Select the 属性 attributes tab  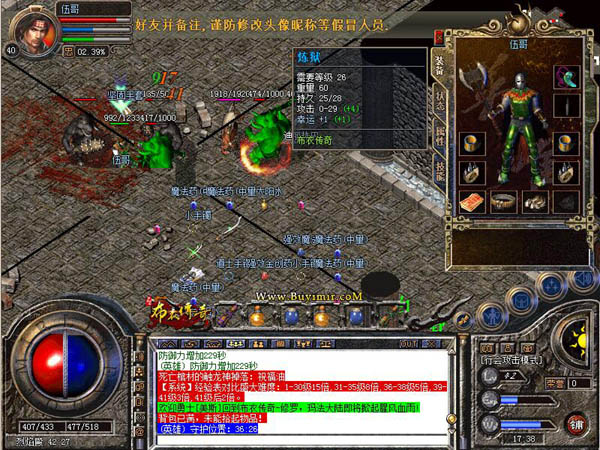tap(439, 137)
